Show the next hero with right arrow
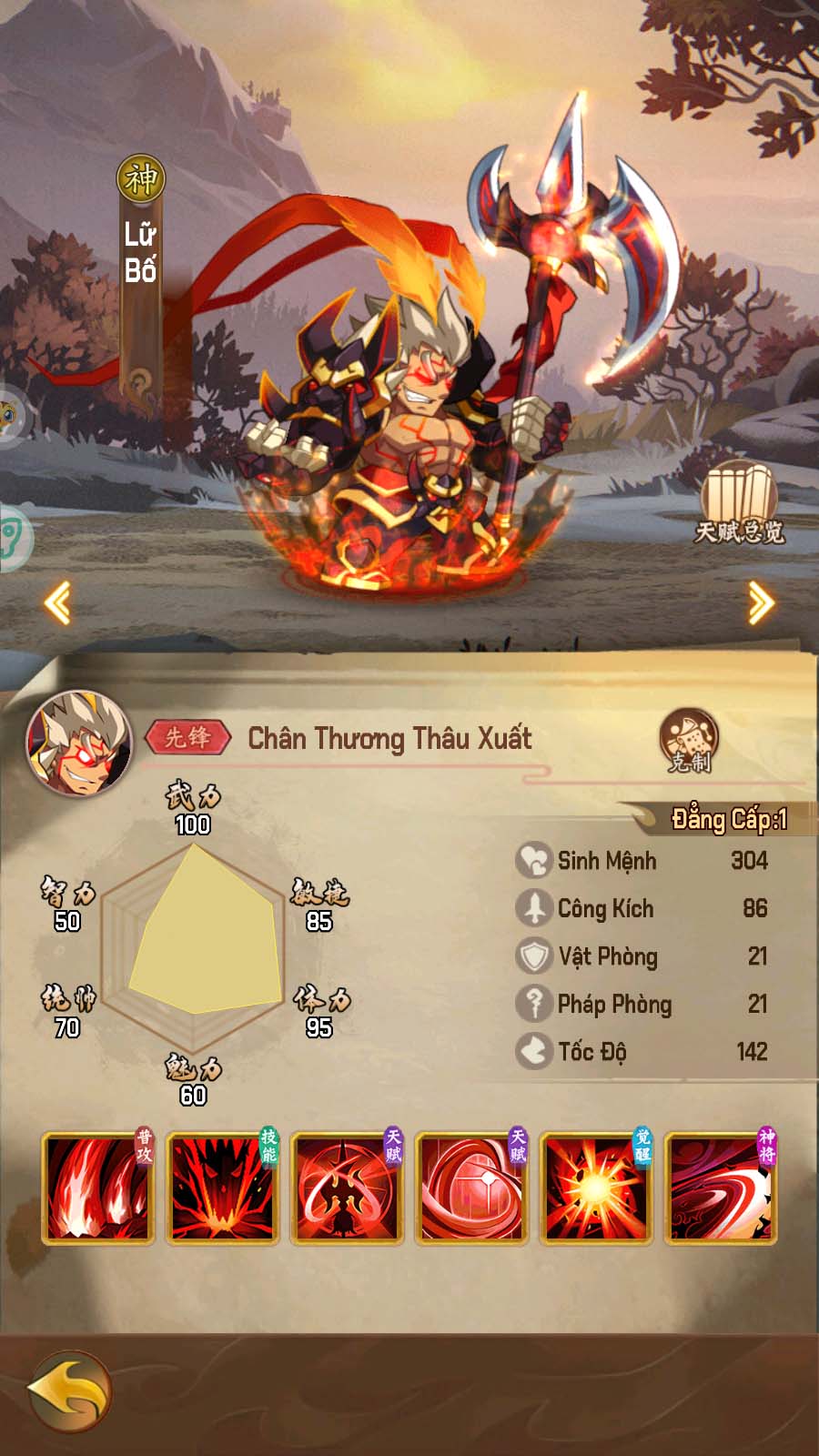 tap(761, 602)
